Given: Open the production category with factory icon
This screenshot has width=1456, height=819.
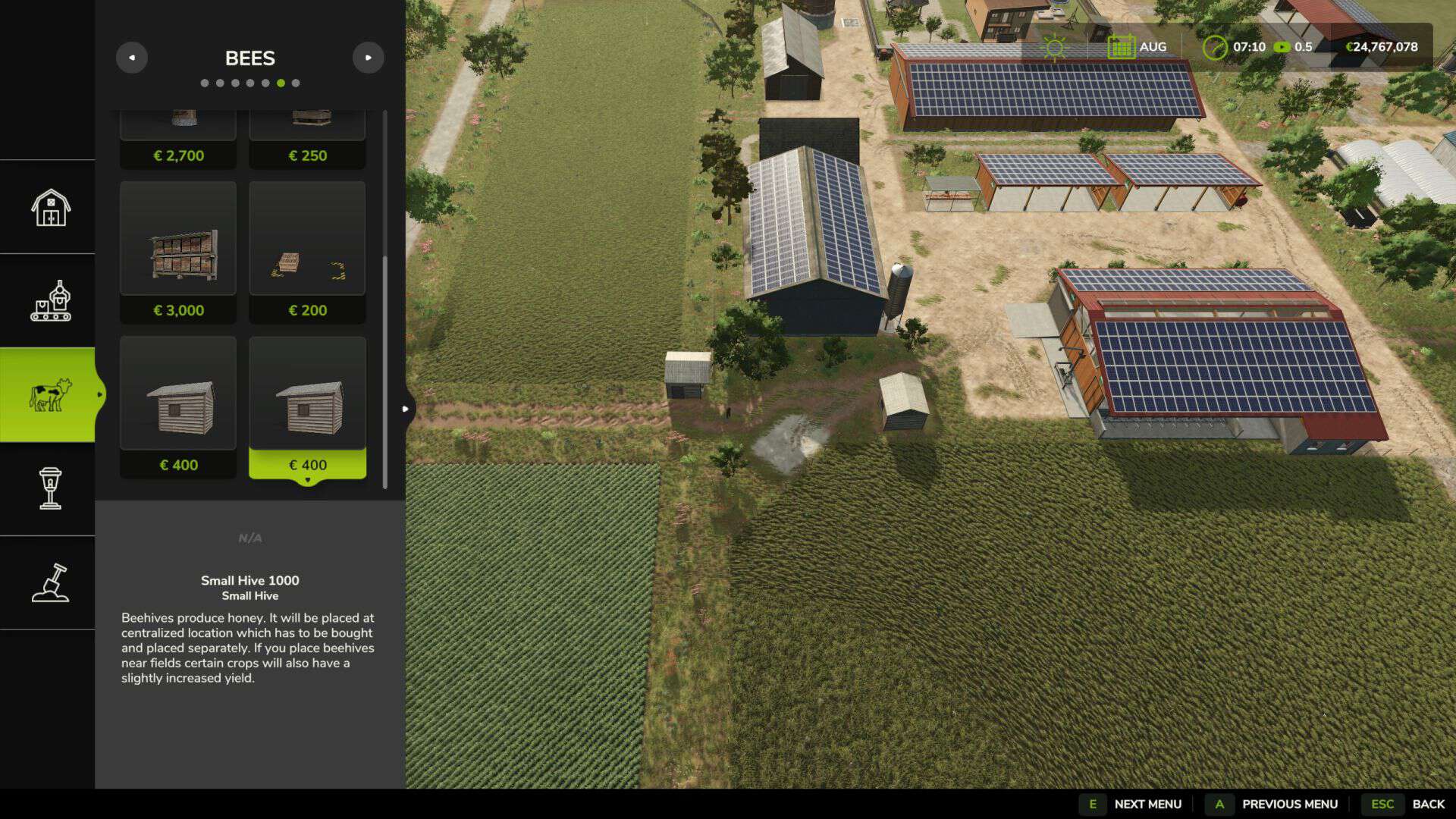Looking at the screenshot, I should click(x=50, y=301).
